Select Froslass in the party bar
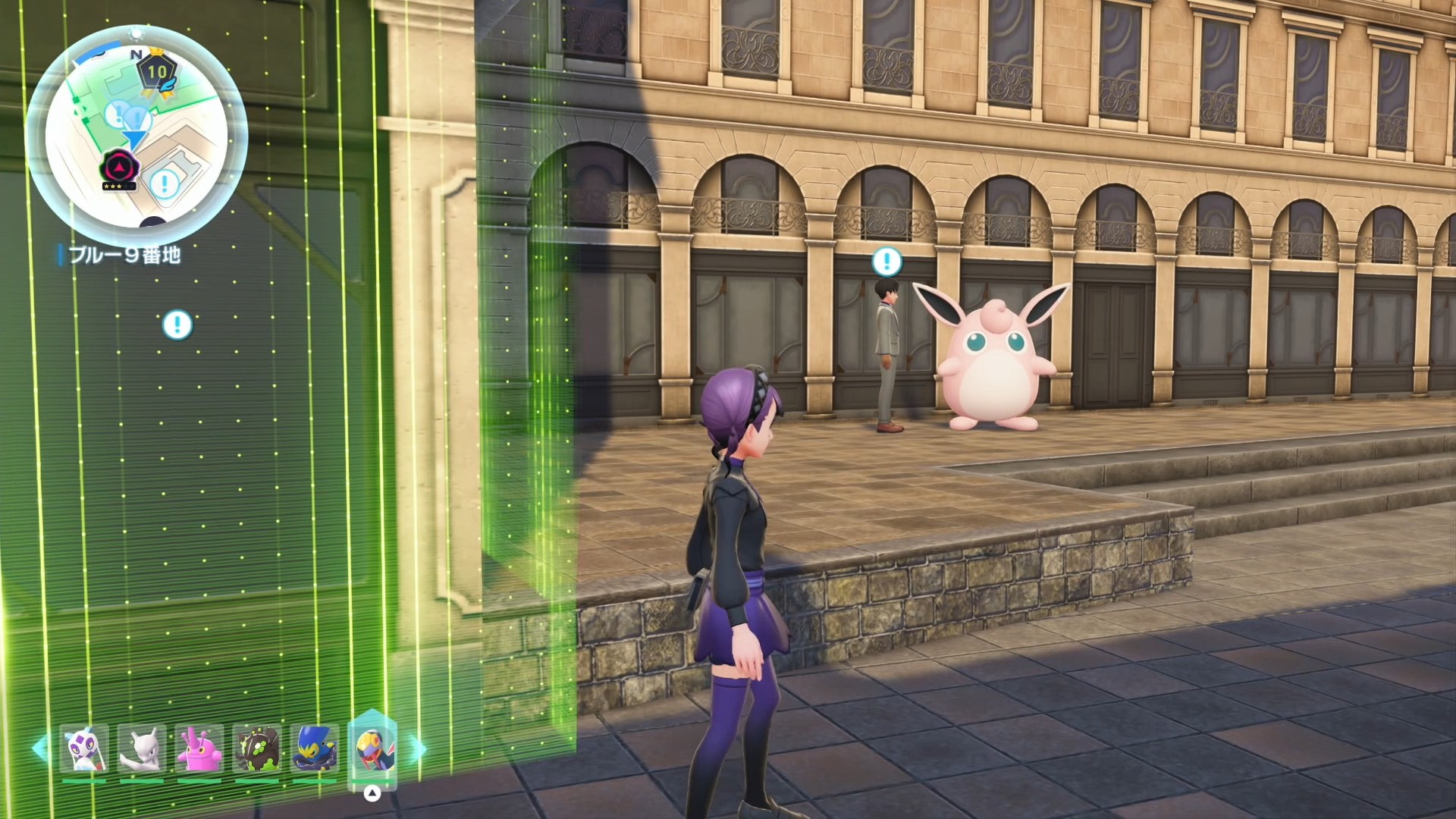The width and height of the screenshot is (1456, 819). pyautogui.click(x=84, y=748)
